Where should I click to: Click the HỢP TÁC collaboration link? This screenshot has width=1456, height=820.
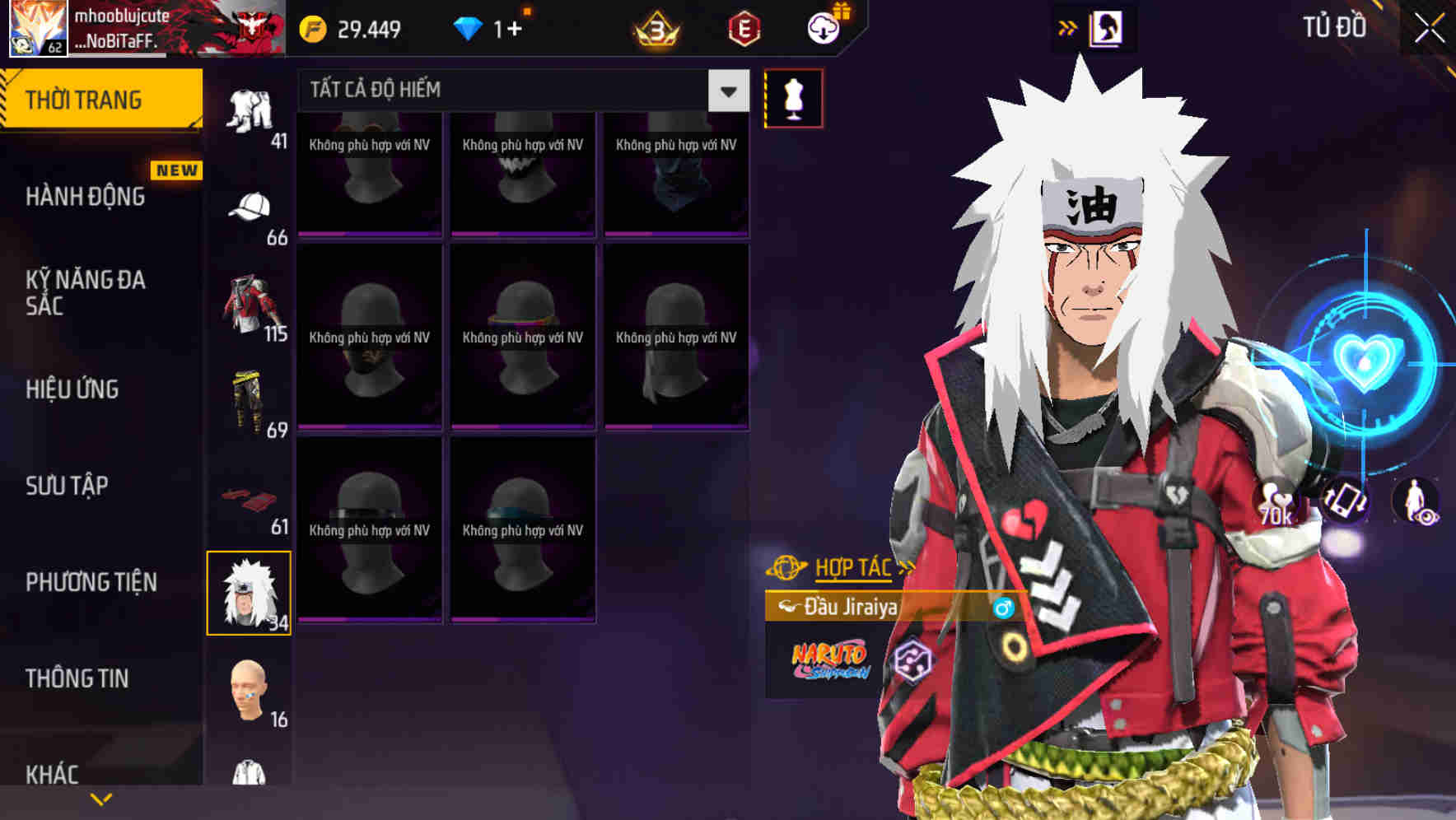pyautogui.click(x=852, y=566)
